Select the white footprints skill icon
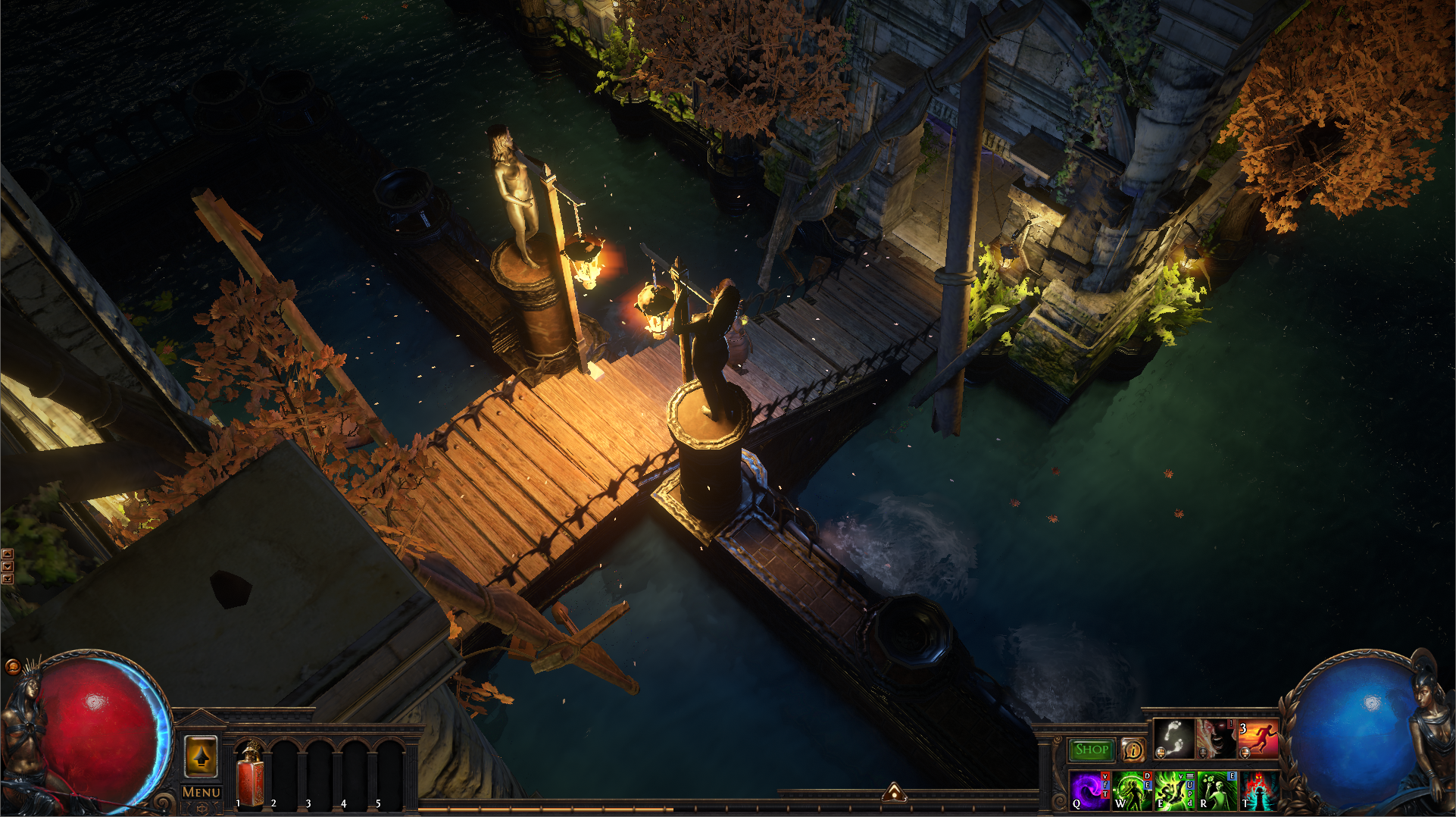Screen dimensions: 1456x817 coord(1173,739)
